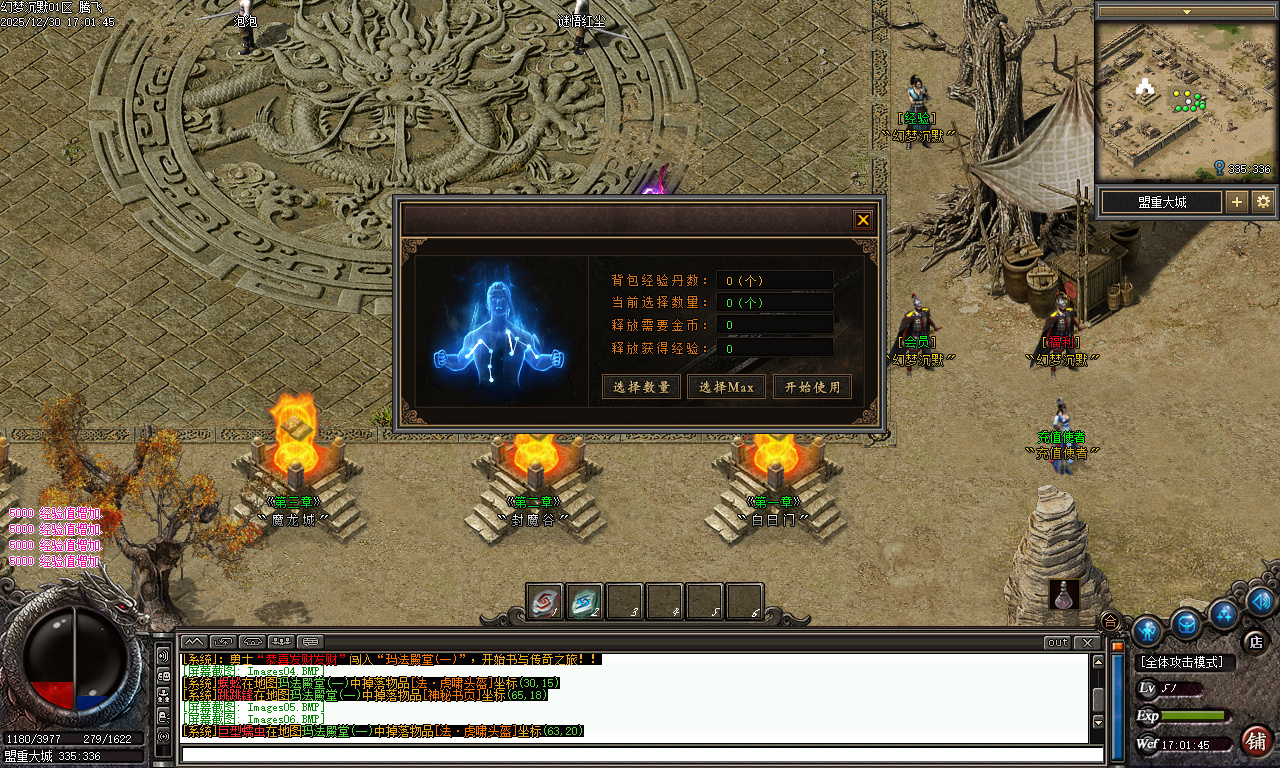1280x768 pixels.
Task: Open minimap gear settings
Action: [1263, 202]
